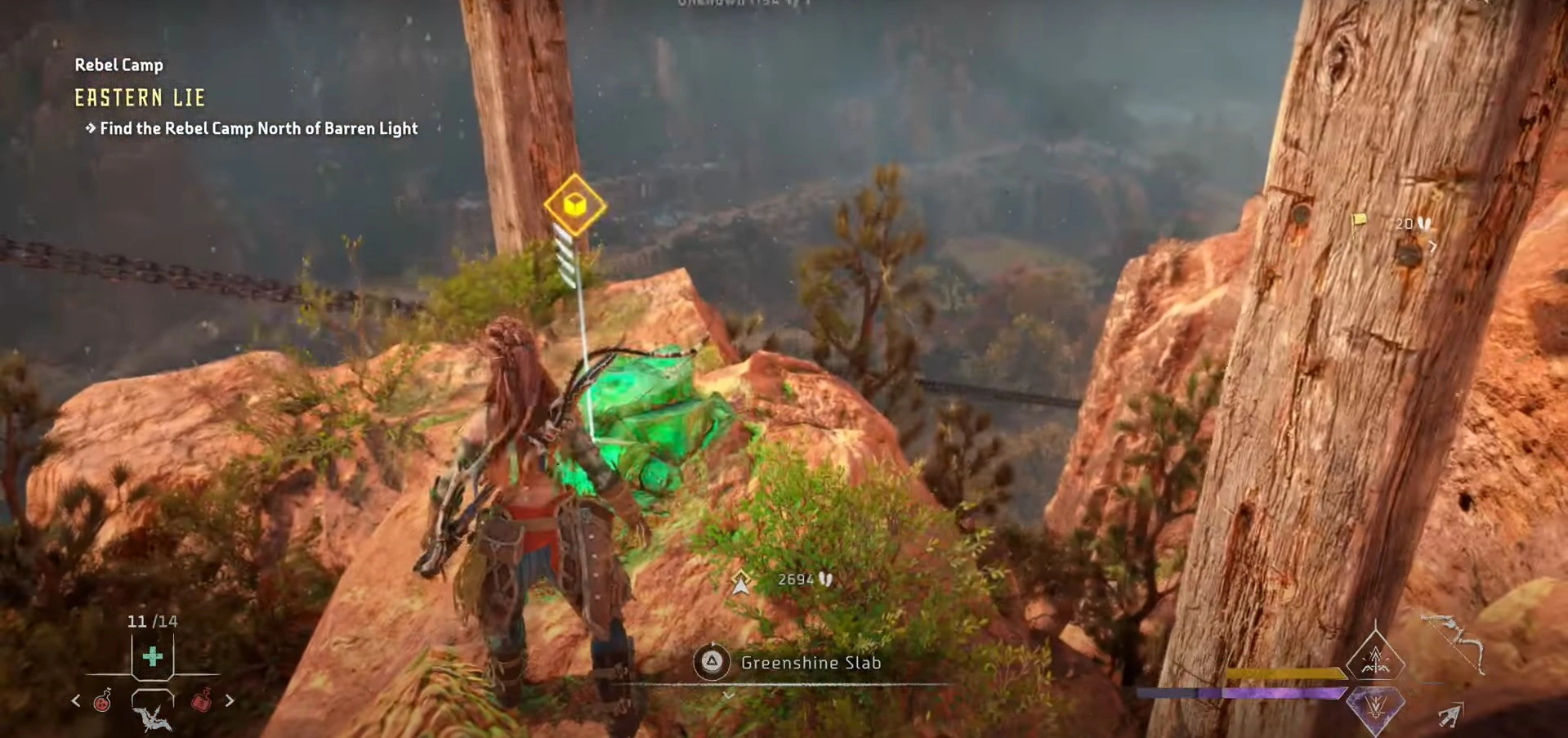The image size is (1568, 738).
Task: Select the Eastern Lie quest tracker
Action: 140,98
